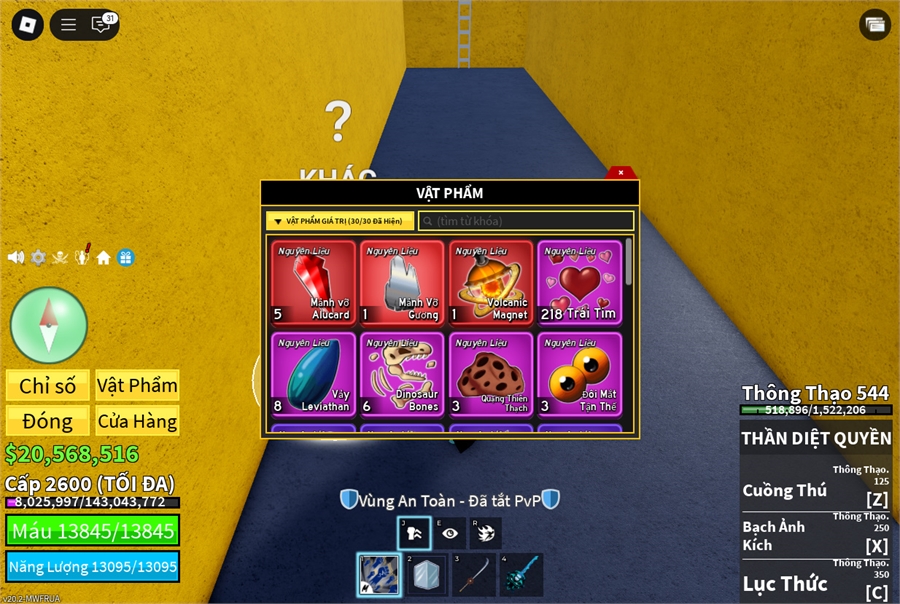Open the Vật phẩm giá trị filter dropdown
The image size is (900, 604).
pyautogui.click(x=340, y=221)
